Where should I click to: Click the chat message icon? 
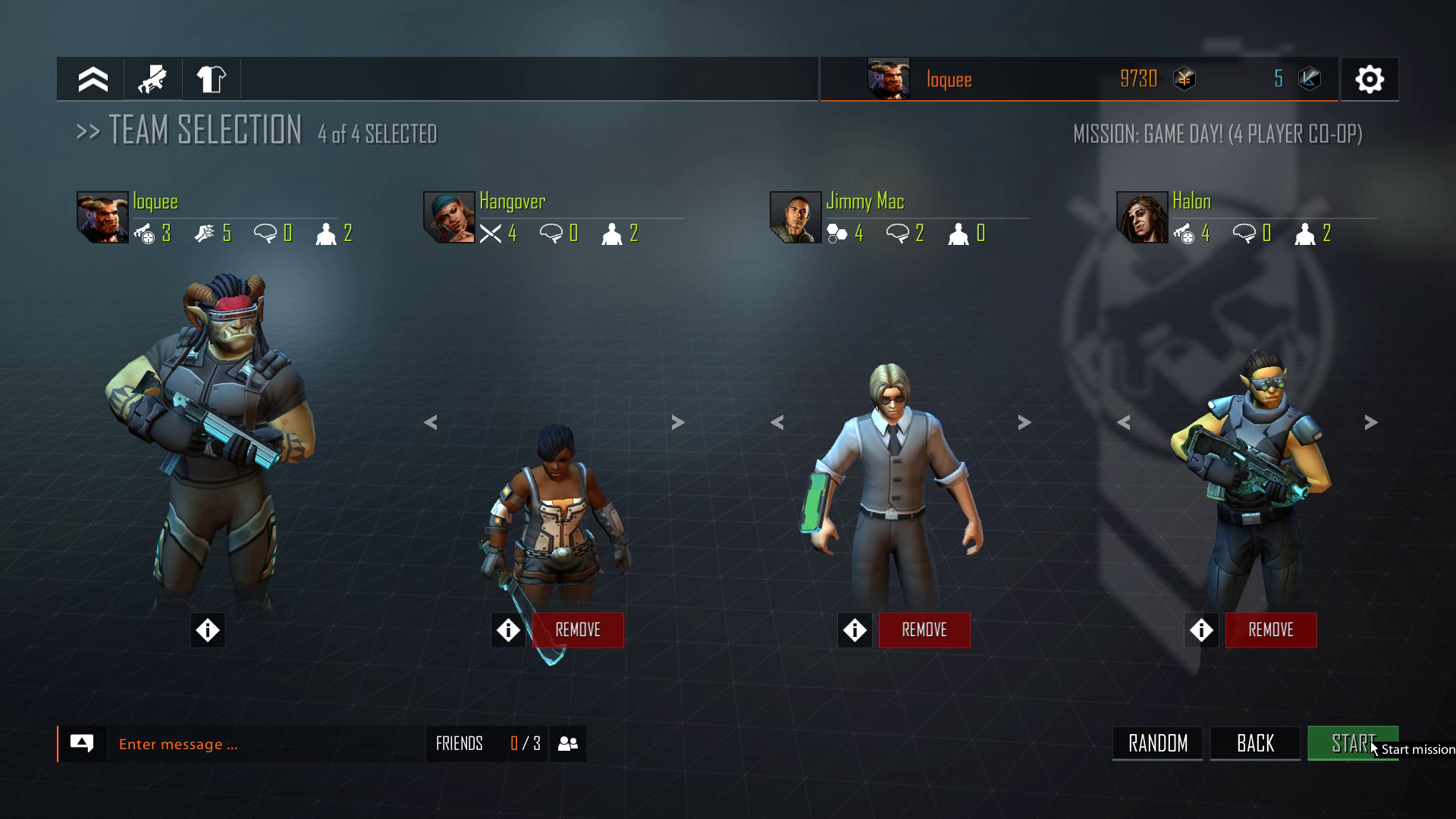[83, 743]
